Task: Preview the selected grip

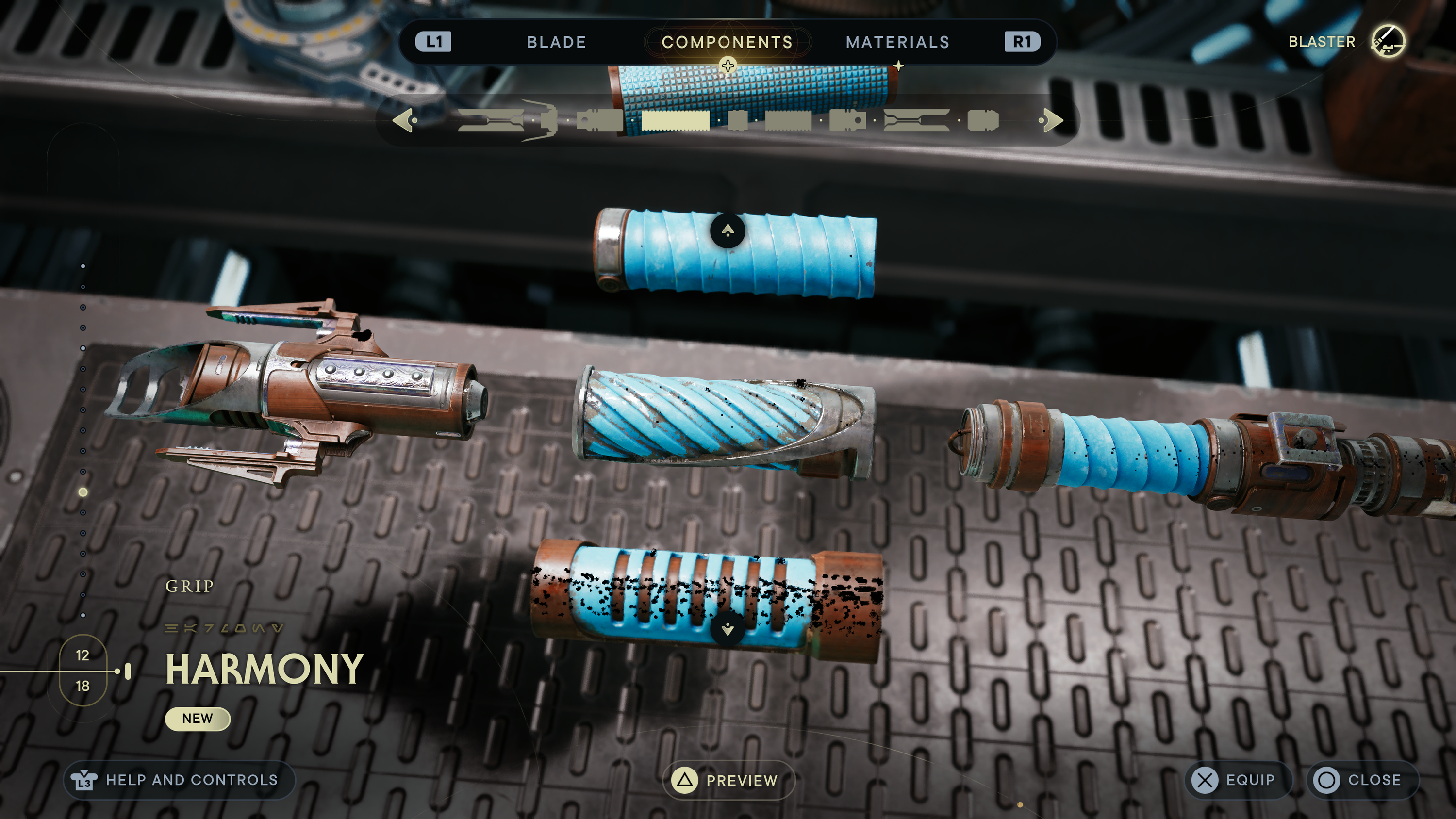Action: (728, 781)
